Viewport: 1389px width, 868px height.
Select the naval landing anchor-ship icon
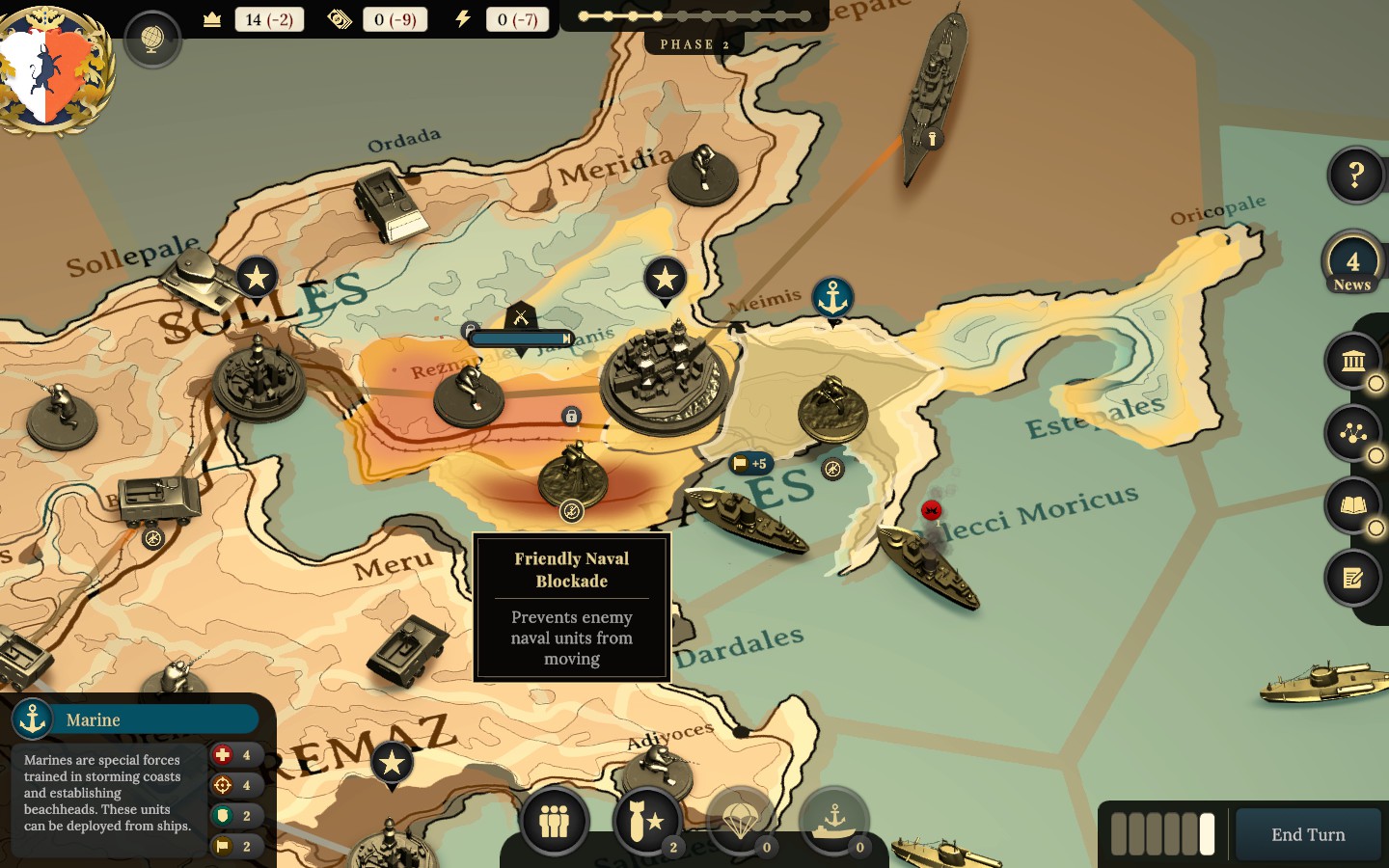coord(832,821)
